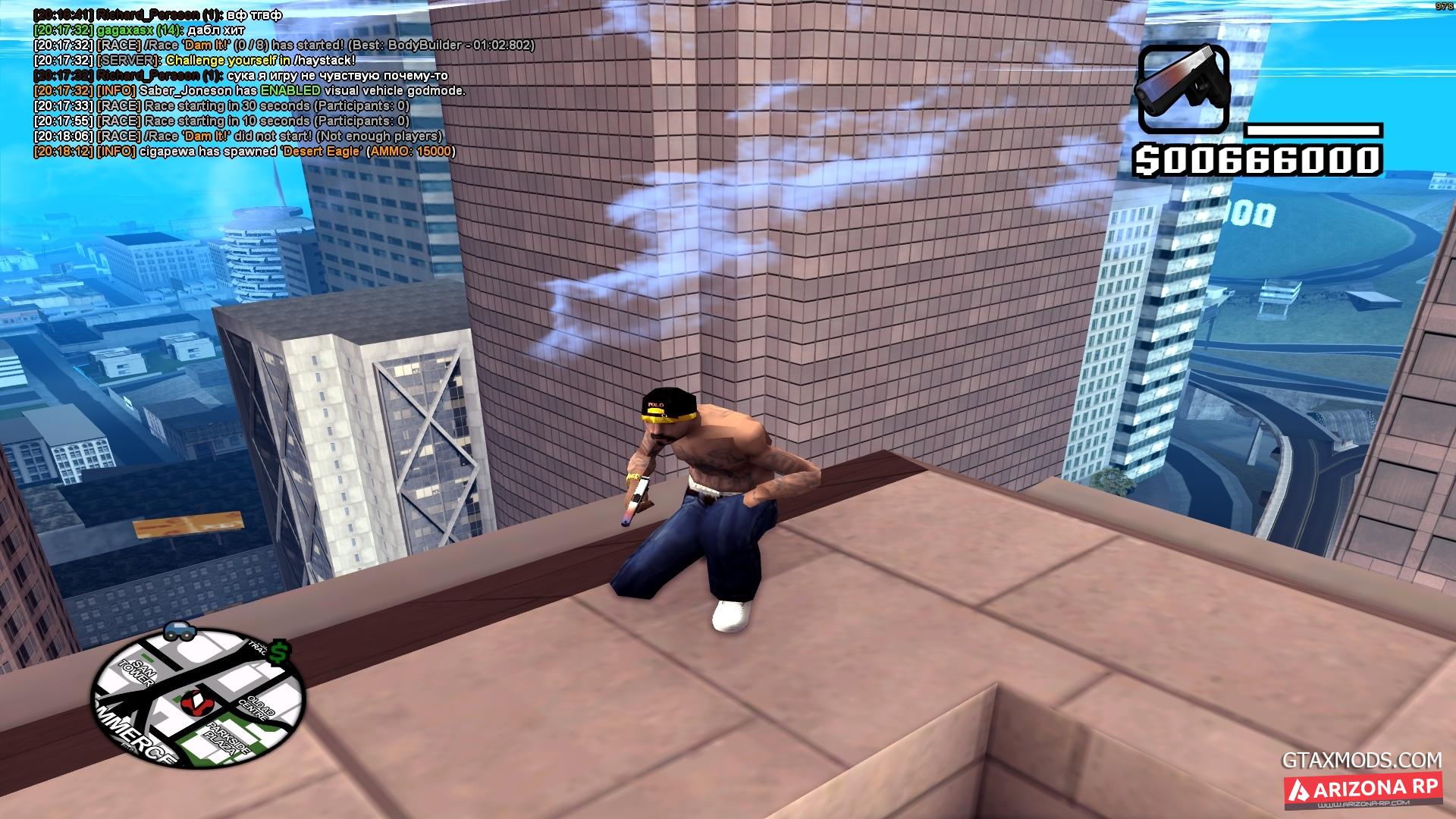This screenshot has width=1456, height=819.
Task: Open the circular radar minimap
Action: pyautogui.click(x=197, y=698)
